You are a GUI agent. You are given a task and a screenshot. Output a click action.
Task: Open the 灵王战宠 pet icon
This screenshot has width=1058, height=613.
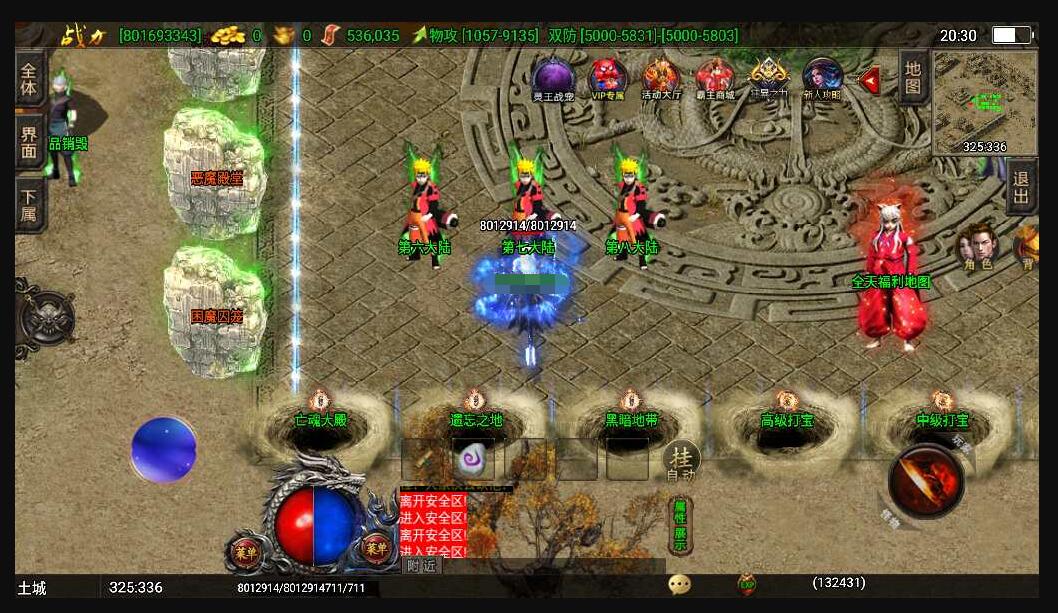[552, 78]
